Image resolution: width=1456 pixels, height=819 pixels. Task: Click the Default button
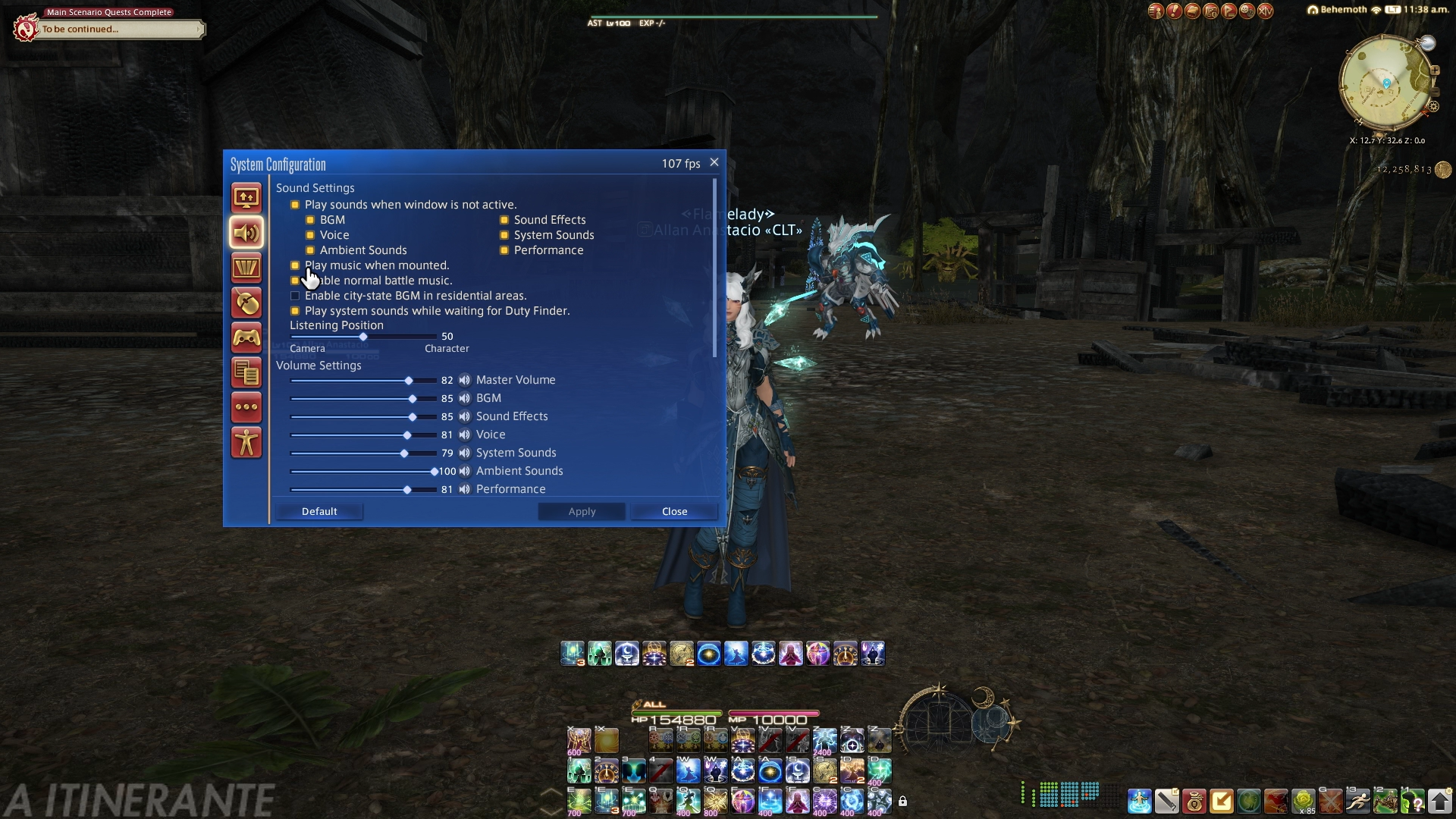coord(319,512)
